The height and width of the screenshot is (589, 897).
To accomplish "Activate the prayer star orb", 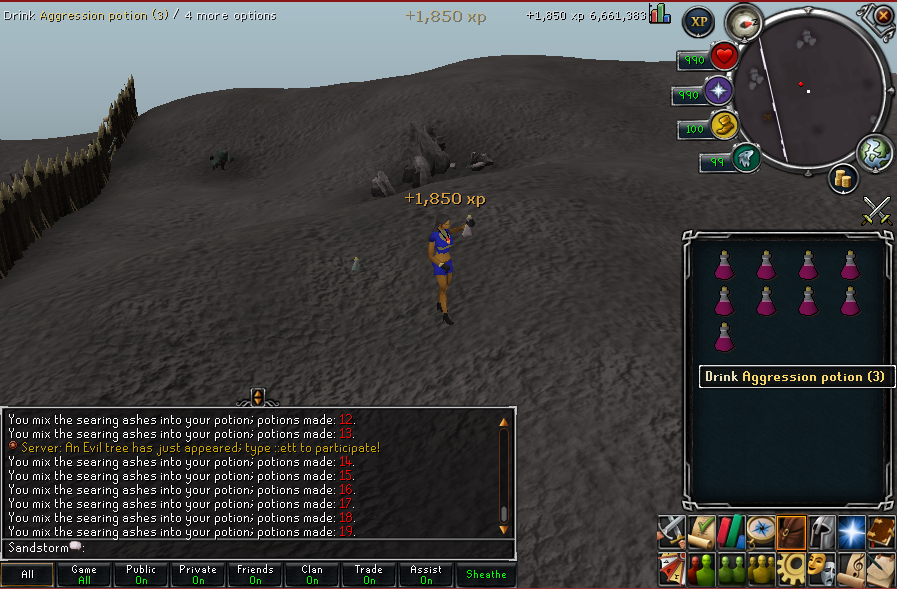I will [x=719, y=92].
